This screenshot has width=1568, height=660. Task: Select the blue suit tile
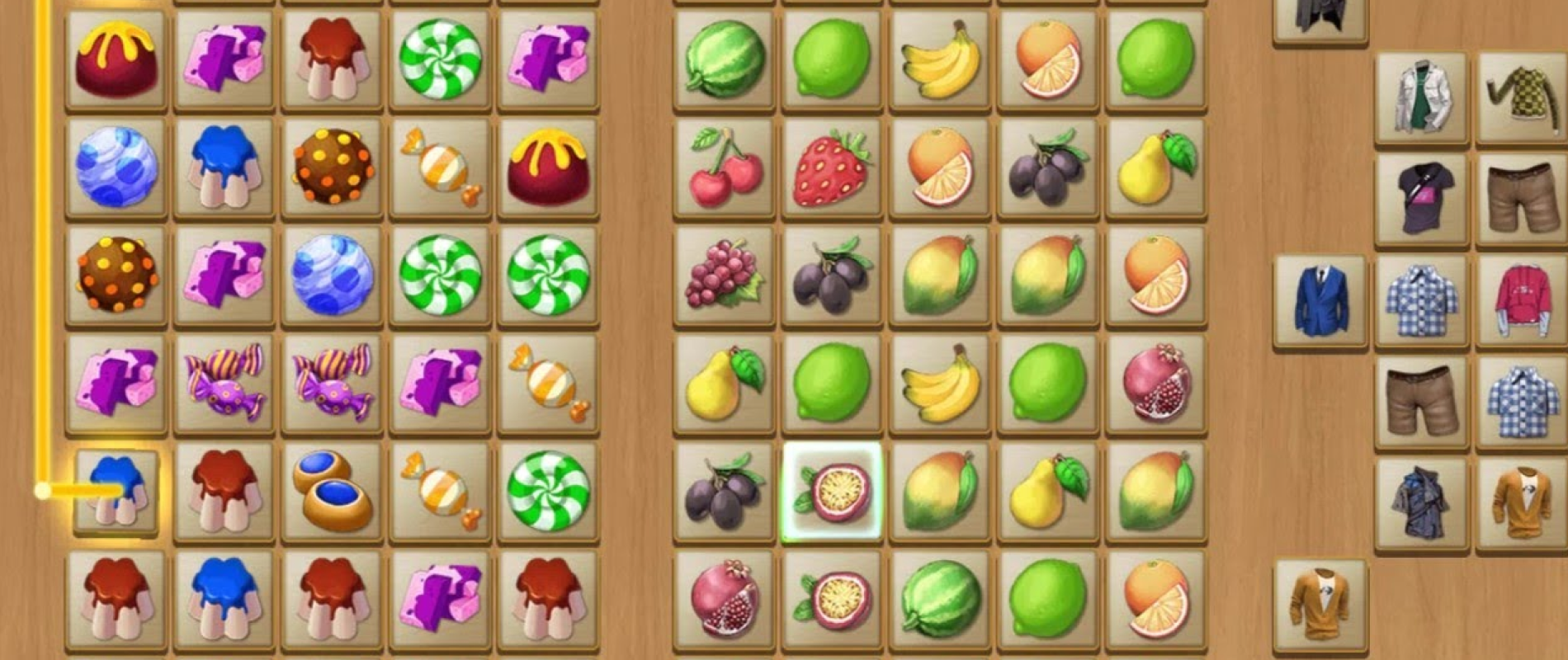pos(1320,300)
